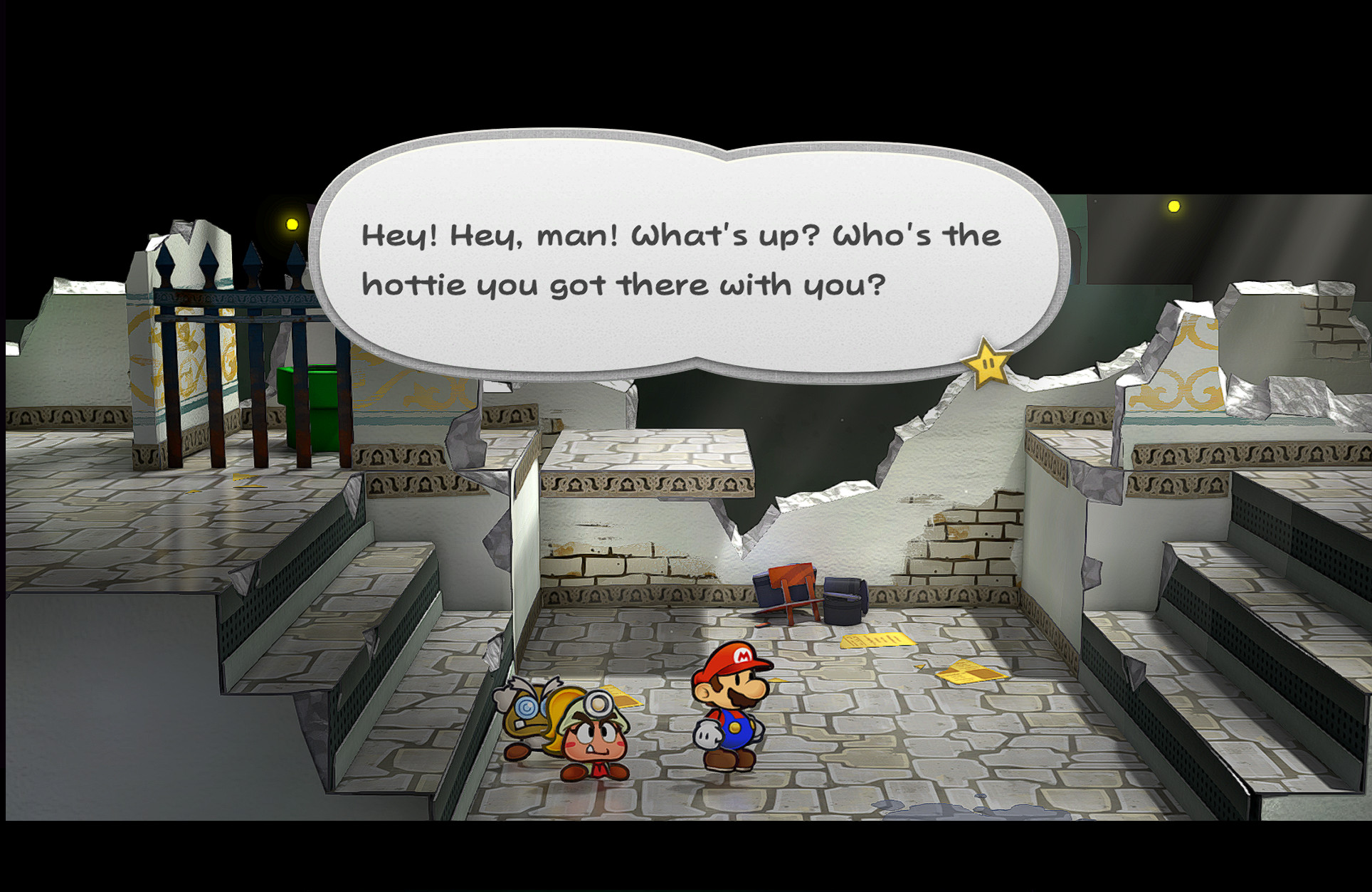Toggle the yellow lantern light on the left
Viewport: 1372px width, 892px height.
(291, 224)
